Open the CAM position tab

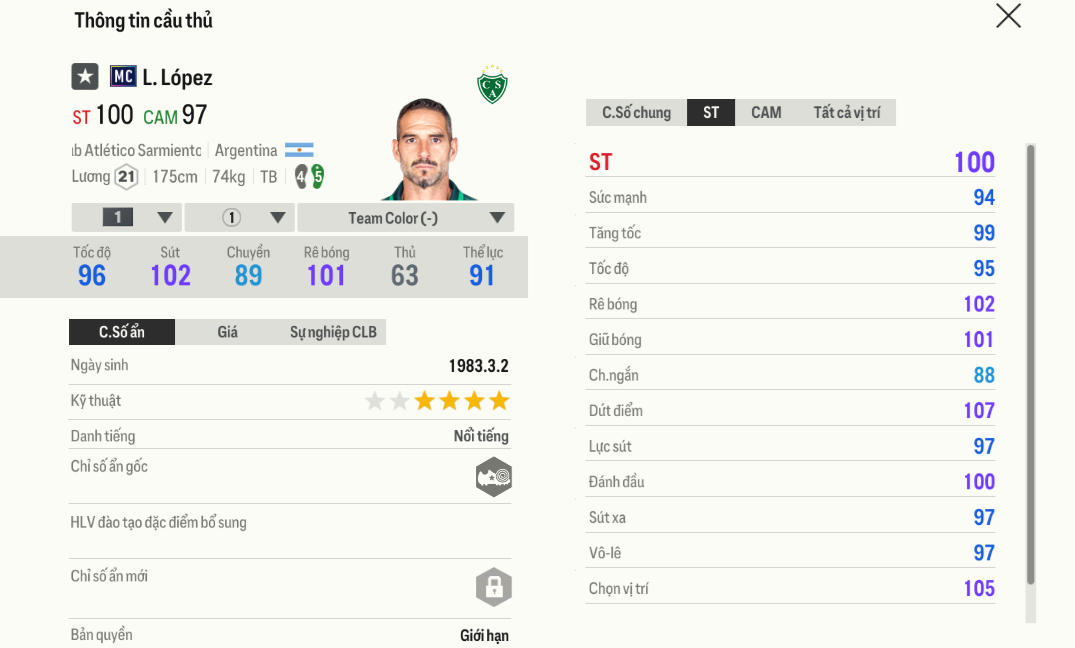766,112
